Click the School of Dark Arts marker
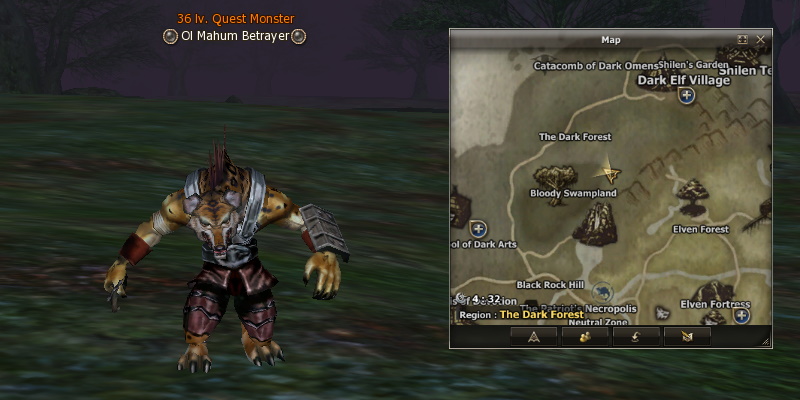 pyautogui.click(x=478, y=229)
